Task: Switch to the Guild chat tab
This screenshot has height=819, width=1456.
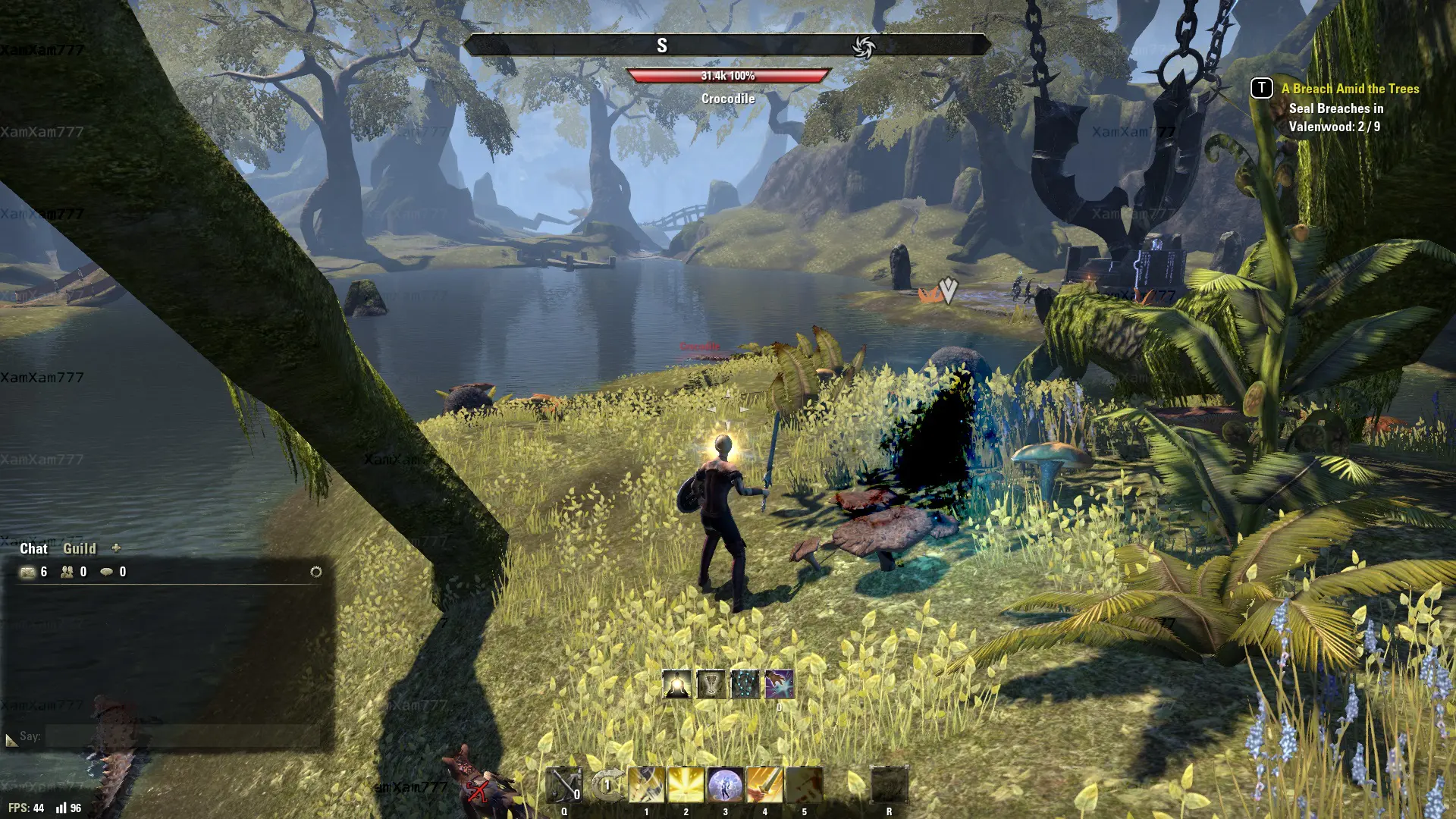Action: coord(79,548)
